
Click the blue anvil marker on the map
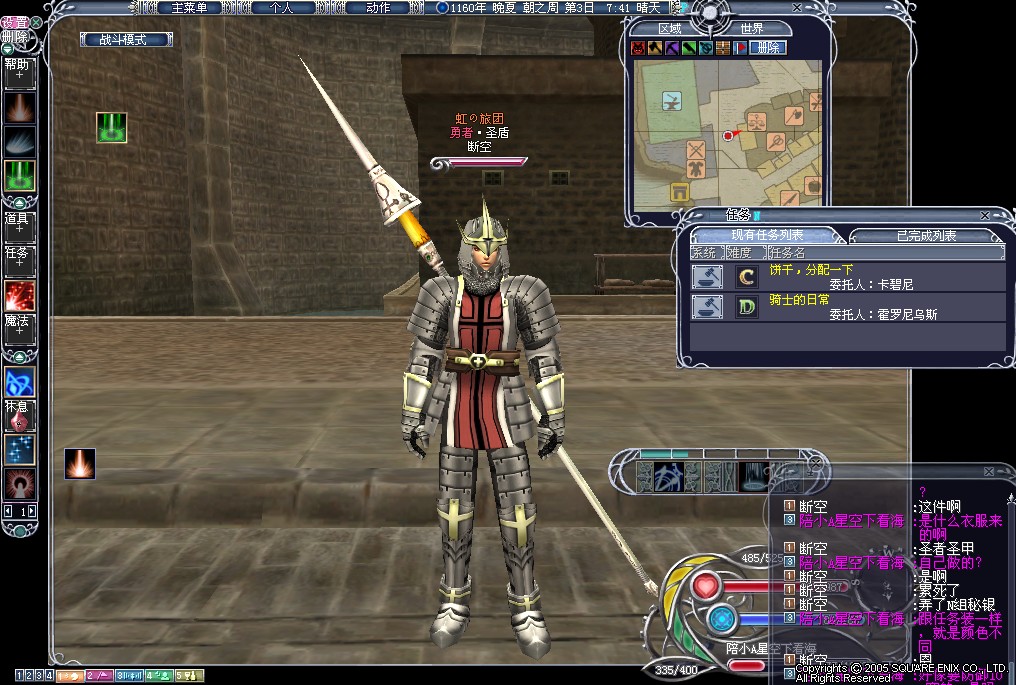point(671,100)
